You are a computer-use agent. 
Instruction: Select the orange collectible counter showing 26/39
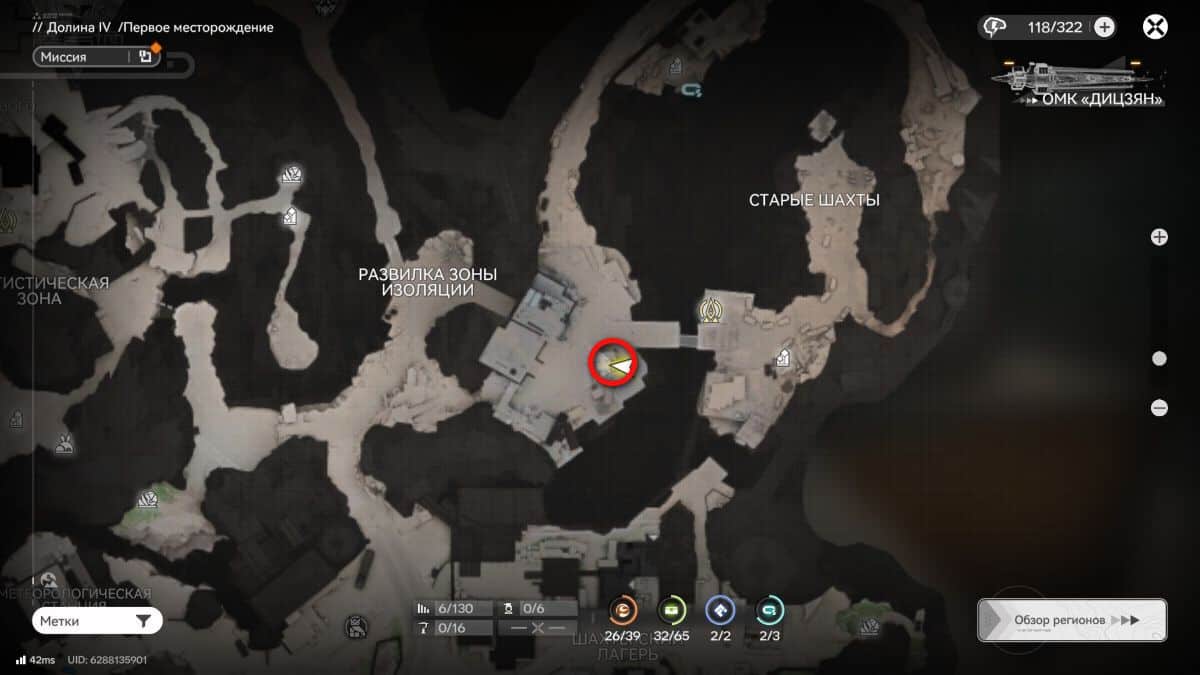(x=622, y=610)
